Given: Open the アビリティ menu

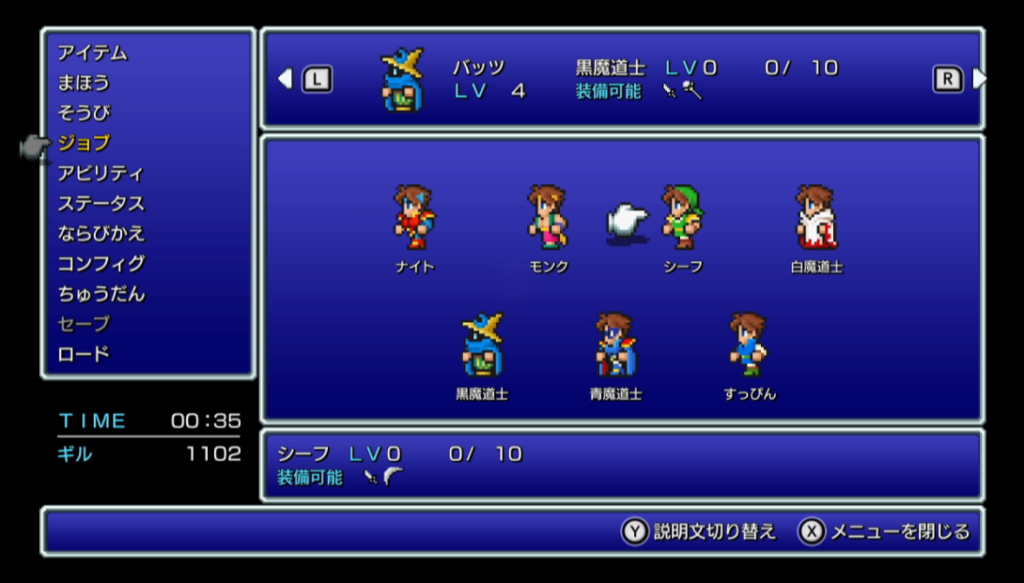Looking at the screenshot, I should point(100,173).
